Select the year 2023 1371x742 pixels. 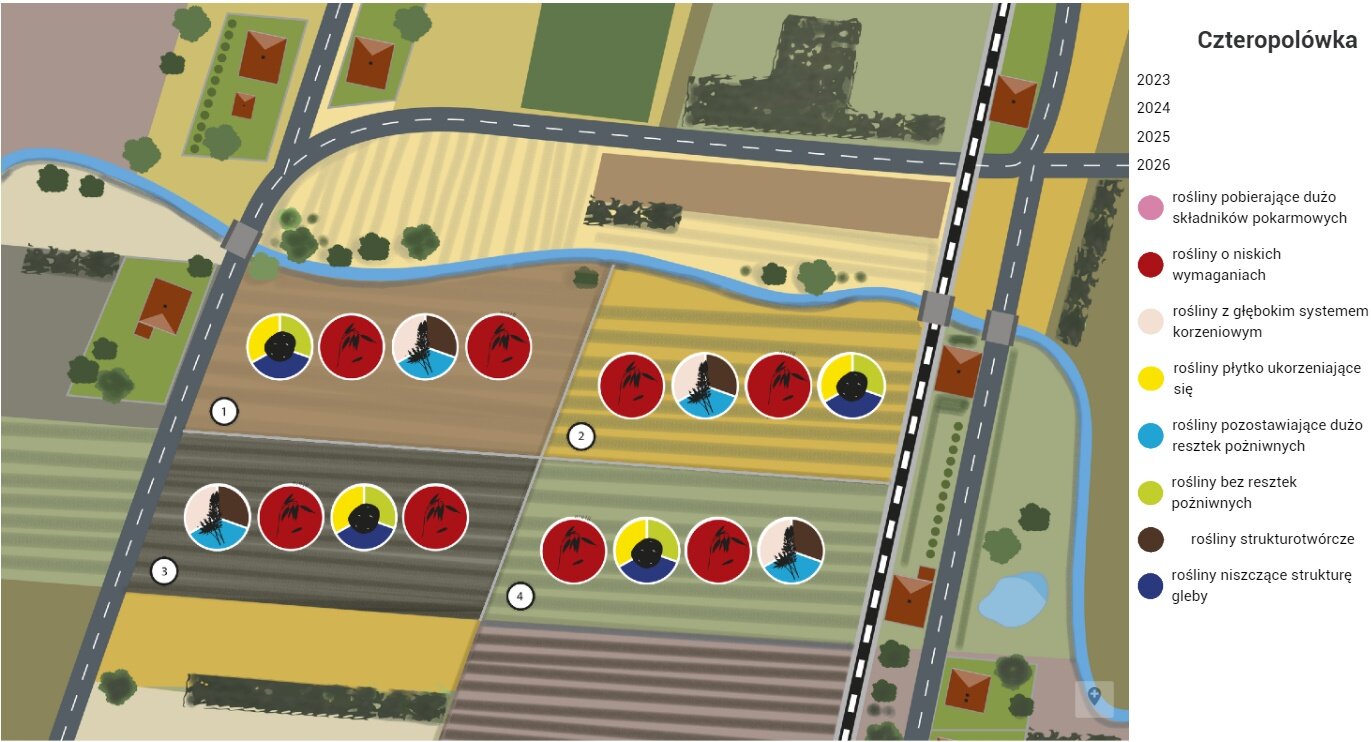pos(1153,80)
